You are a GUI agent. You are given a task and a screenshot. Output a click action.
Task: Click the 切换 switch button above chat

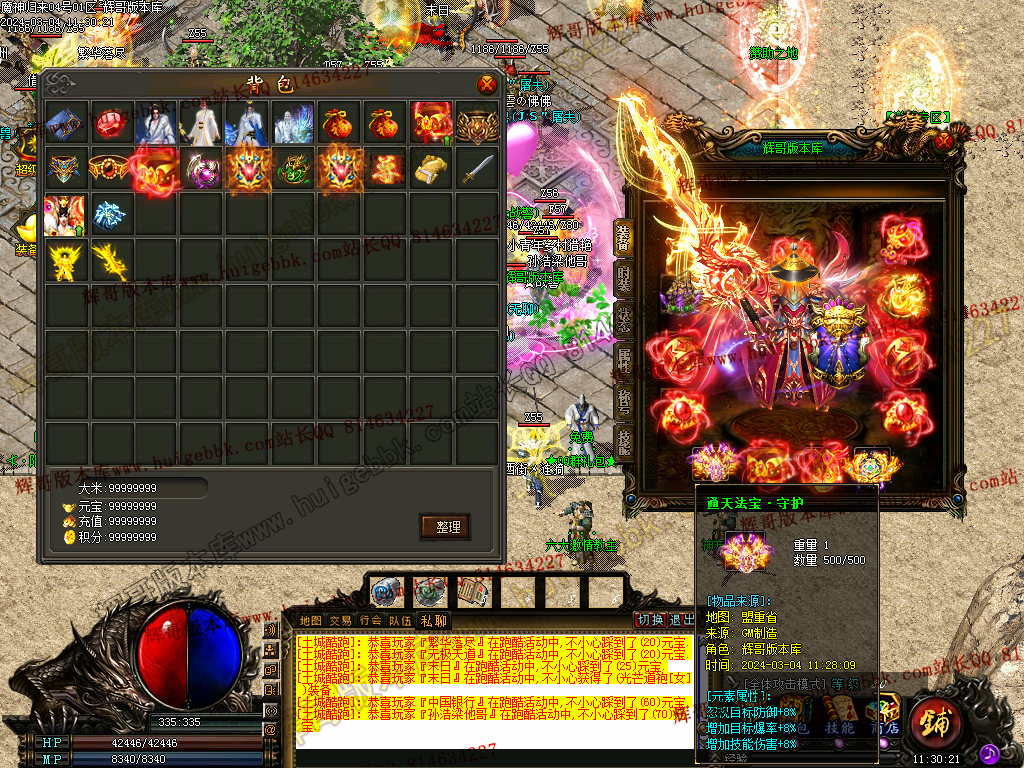click(651, 620)
